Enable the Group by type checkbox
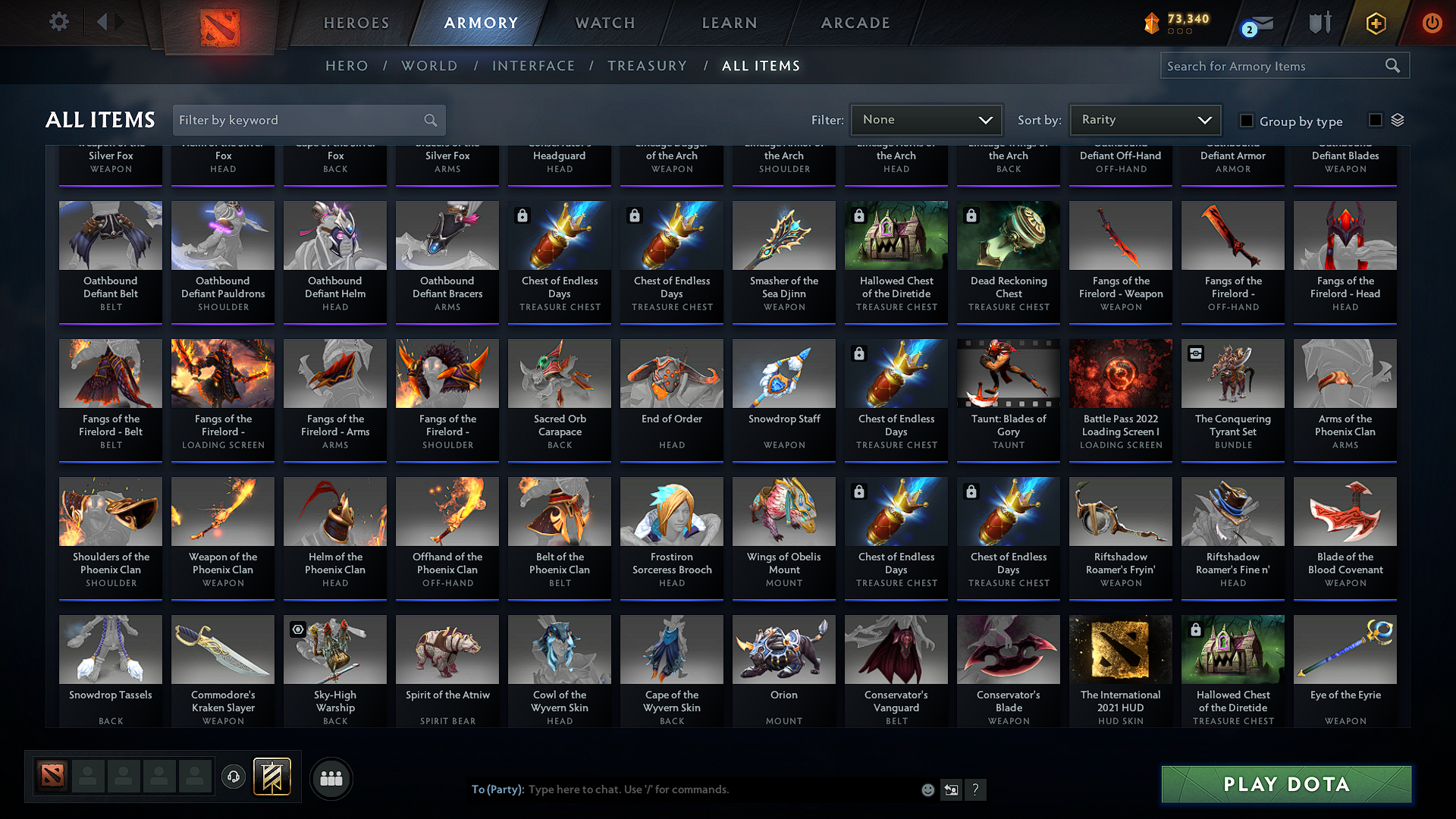 coord(1247,121)
